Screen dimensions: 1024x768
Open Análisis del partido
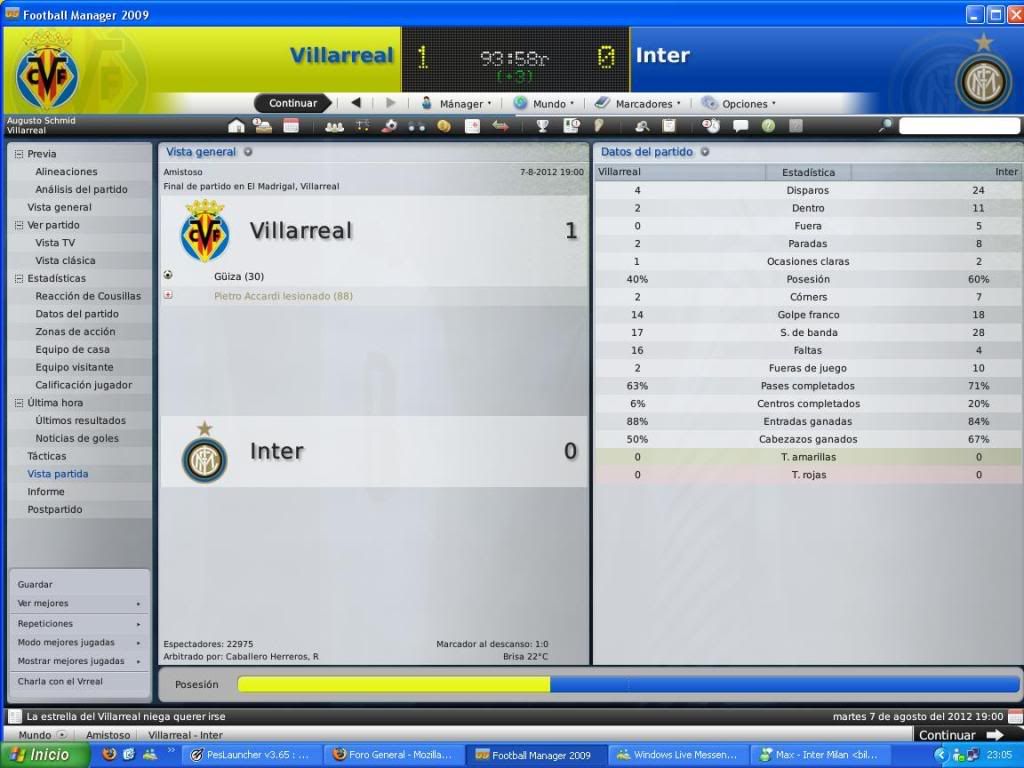(81, 189)
